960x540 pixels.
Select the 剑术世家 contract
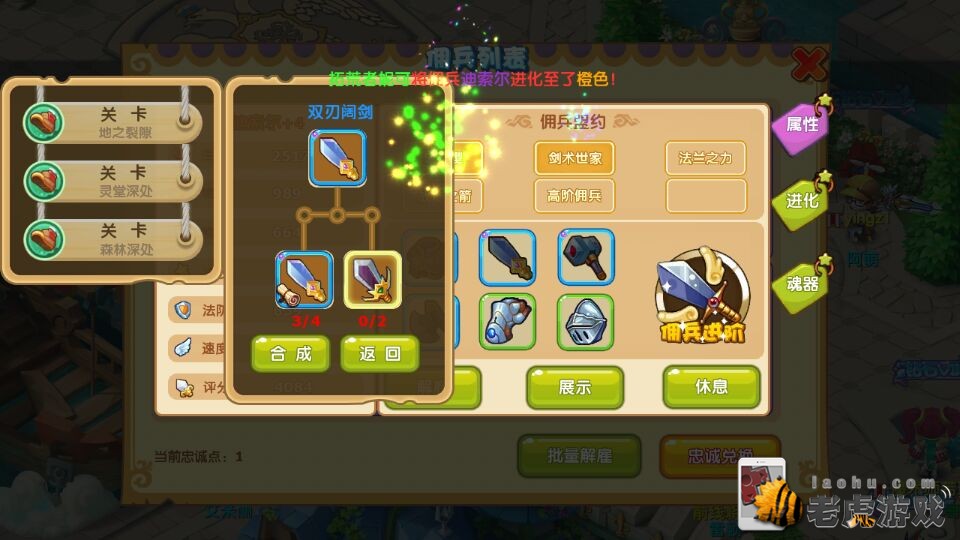[x=574, y=158]
